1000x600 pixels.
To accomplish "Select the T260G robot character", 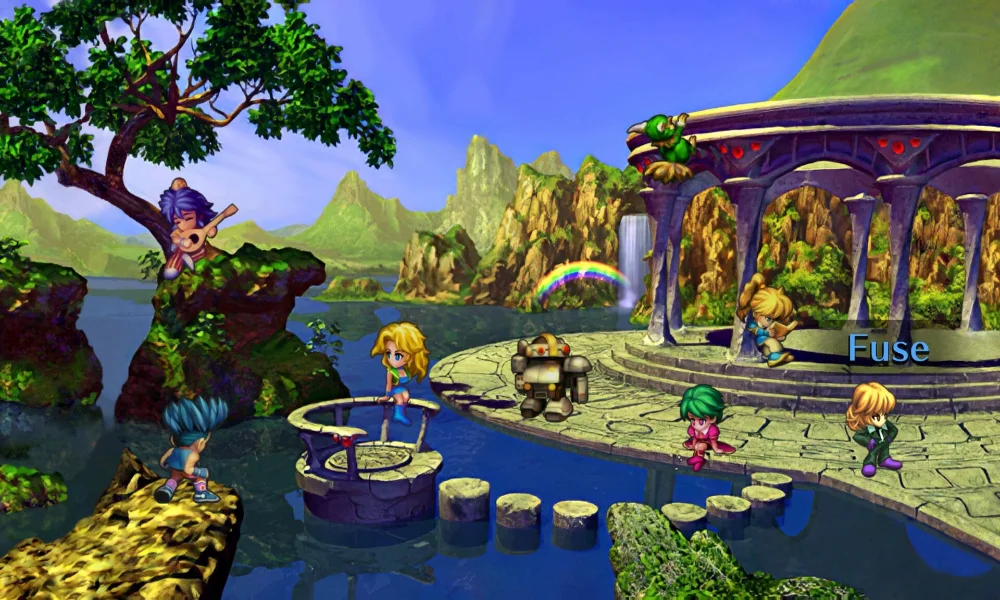I will [x=549, y=376].
